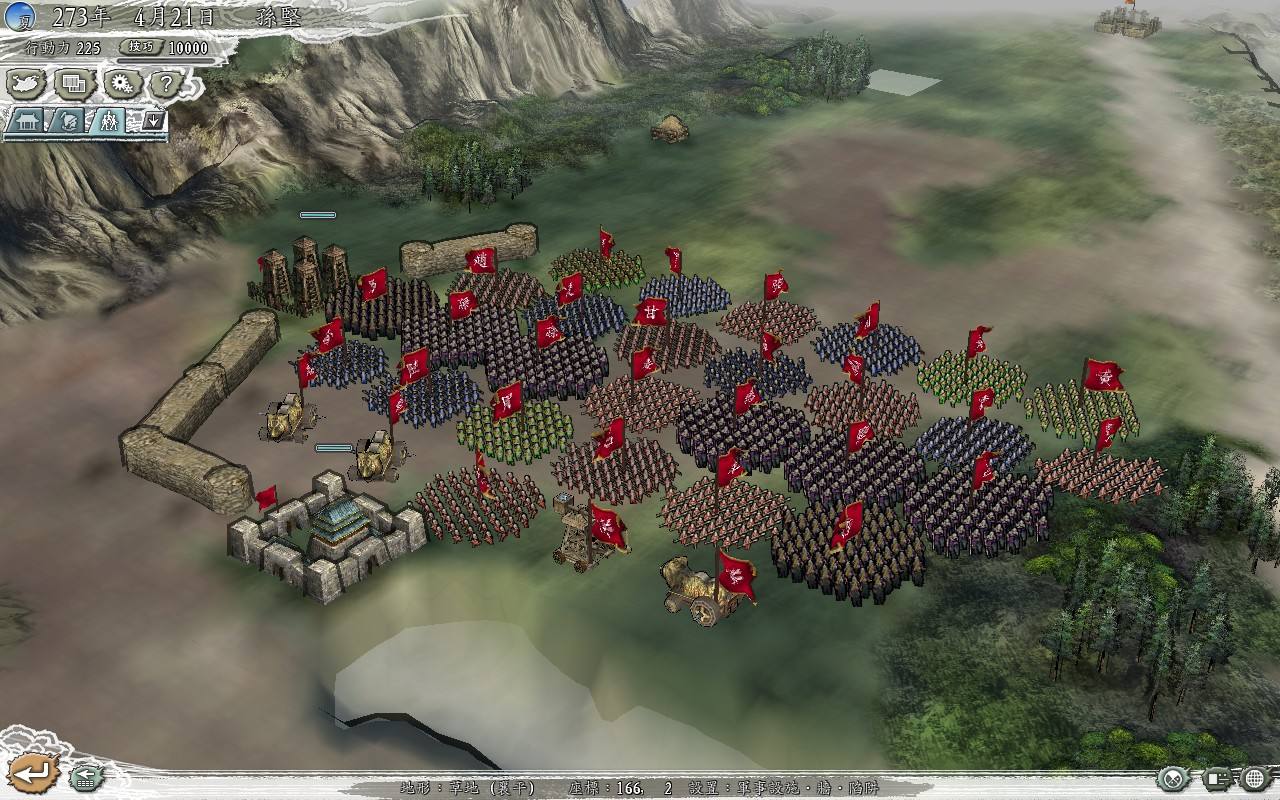
Task: Switch to the palace building tab
Action: coord(25,121)
